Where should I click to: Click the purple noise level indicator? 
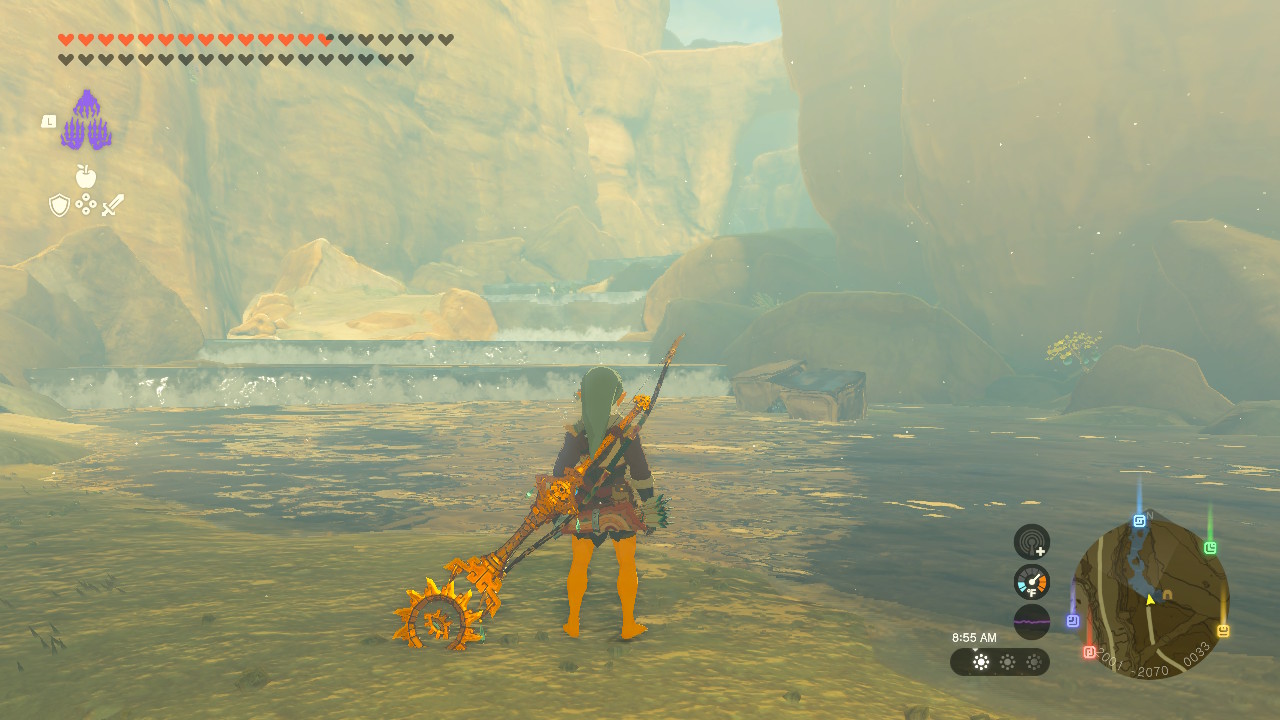point(1031,621)
